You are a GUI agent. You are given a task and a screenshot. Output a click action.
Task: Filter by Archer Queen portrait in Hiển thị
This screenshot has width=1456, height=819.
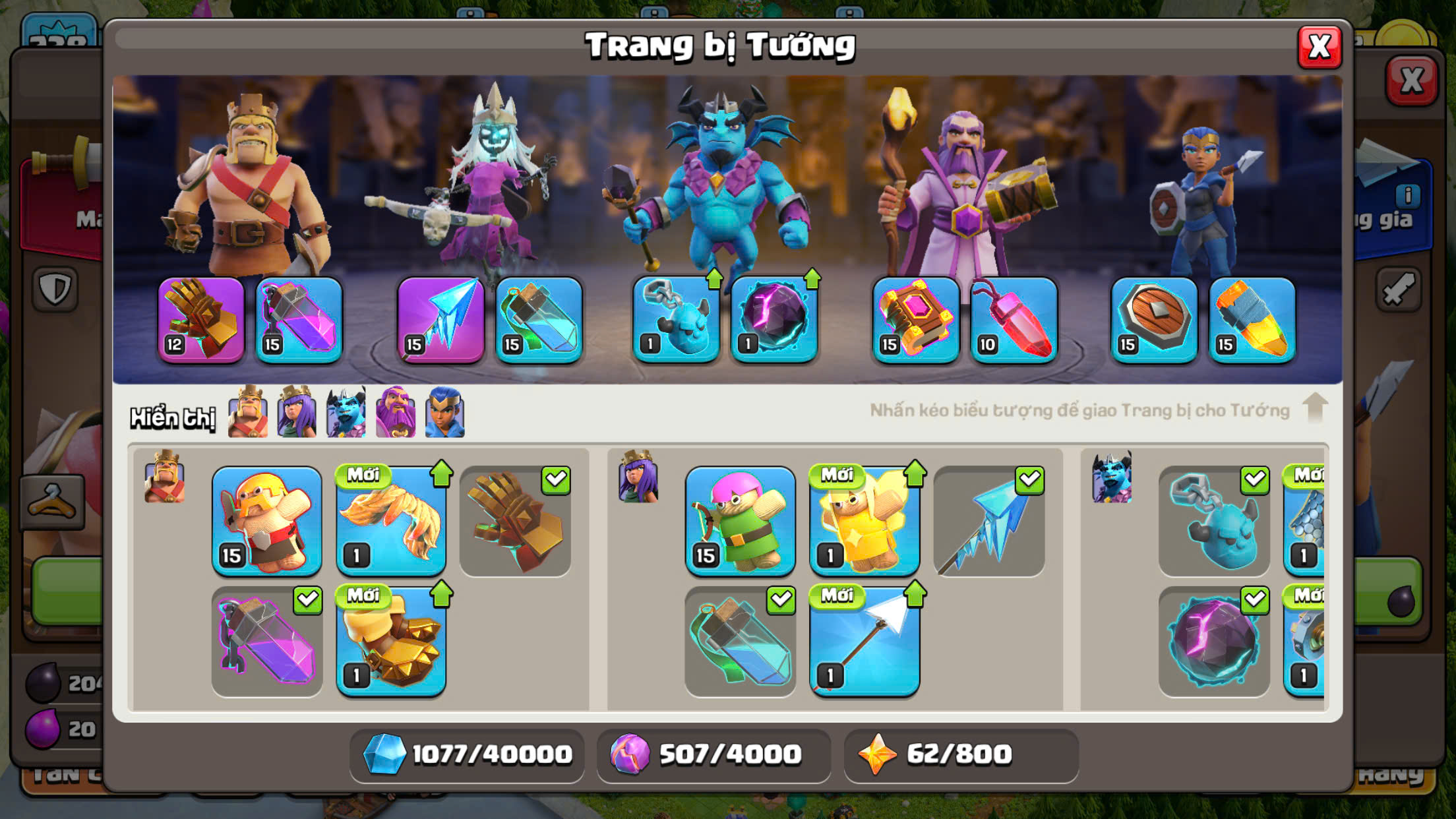tap(297, 413)
